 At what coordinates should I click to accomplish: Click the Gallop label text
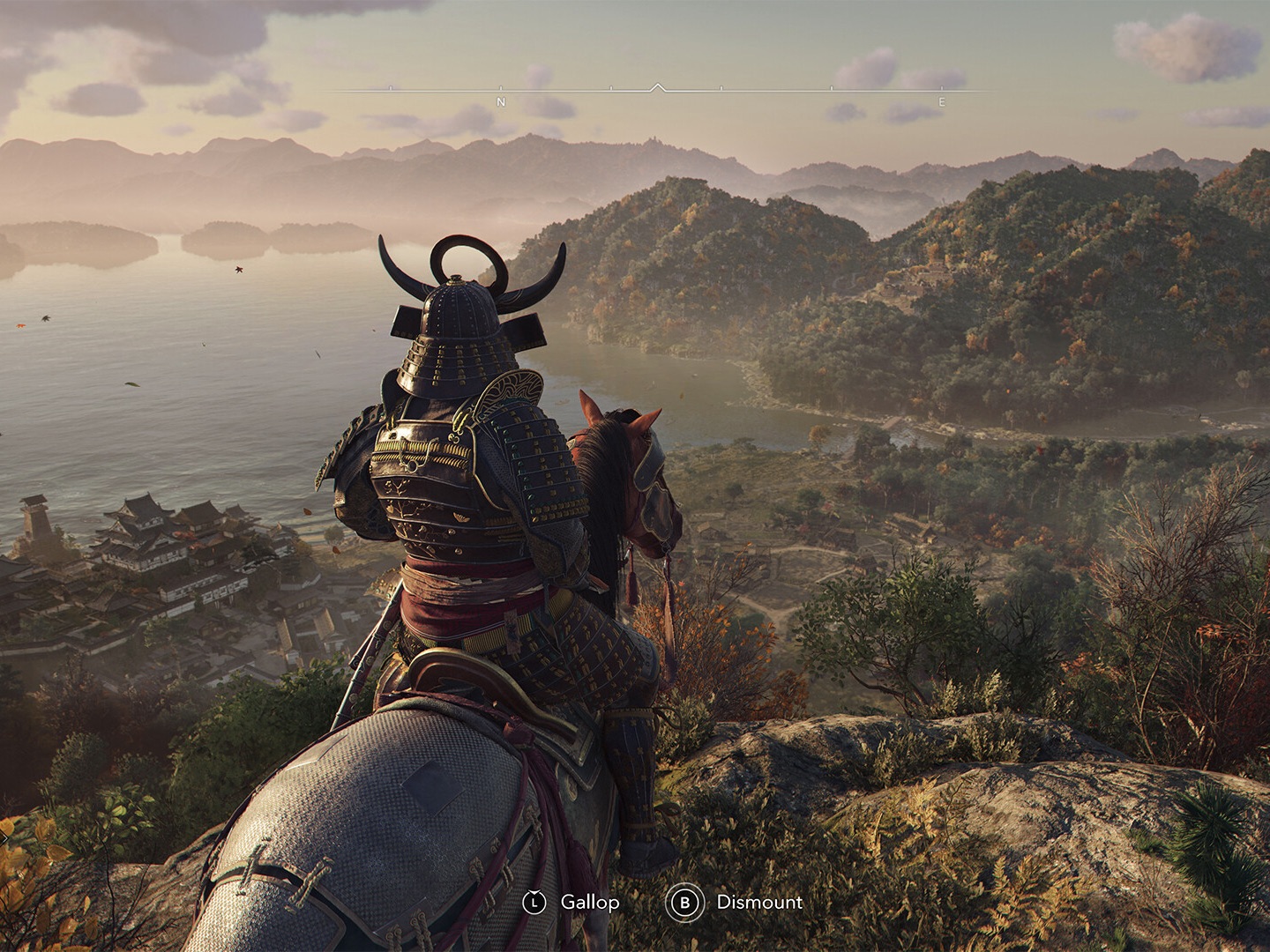[x=588, y=903]
